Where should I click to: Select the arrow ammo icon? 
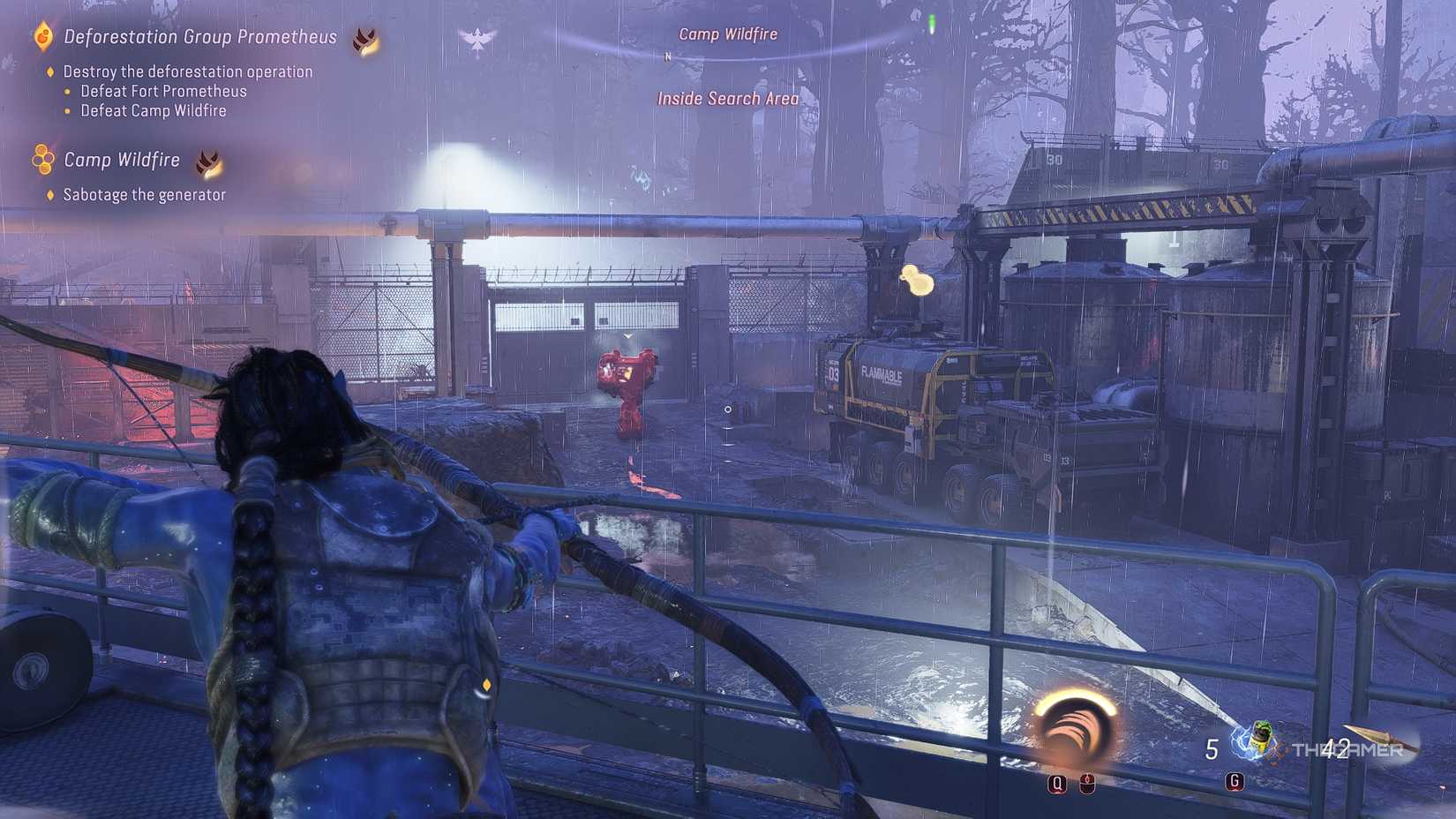(1381, 740)
